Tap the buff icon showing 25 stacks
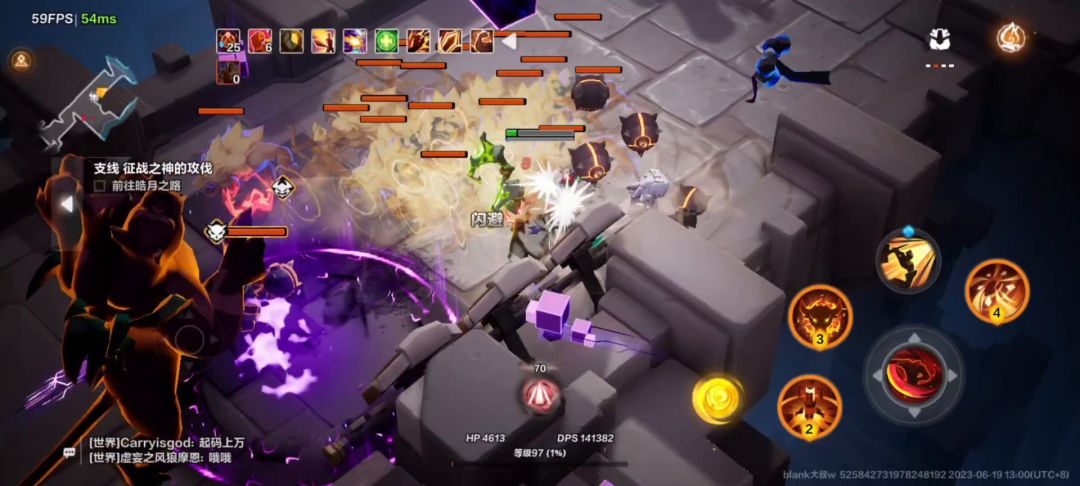 229,41
